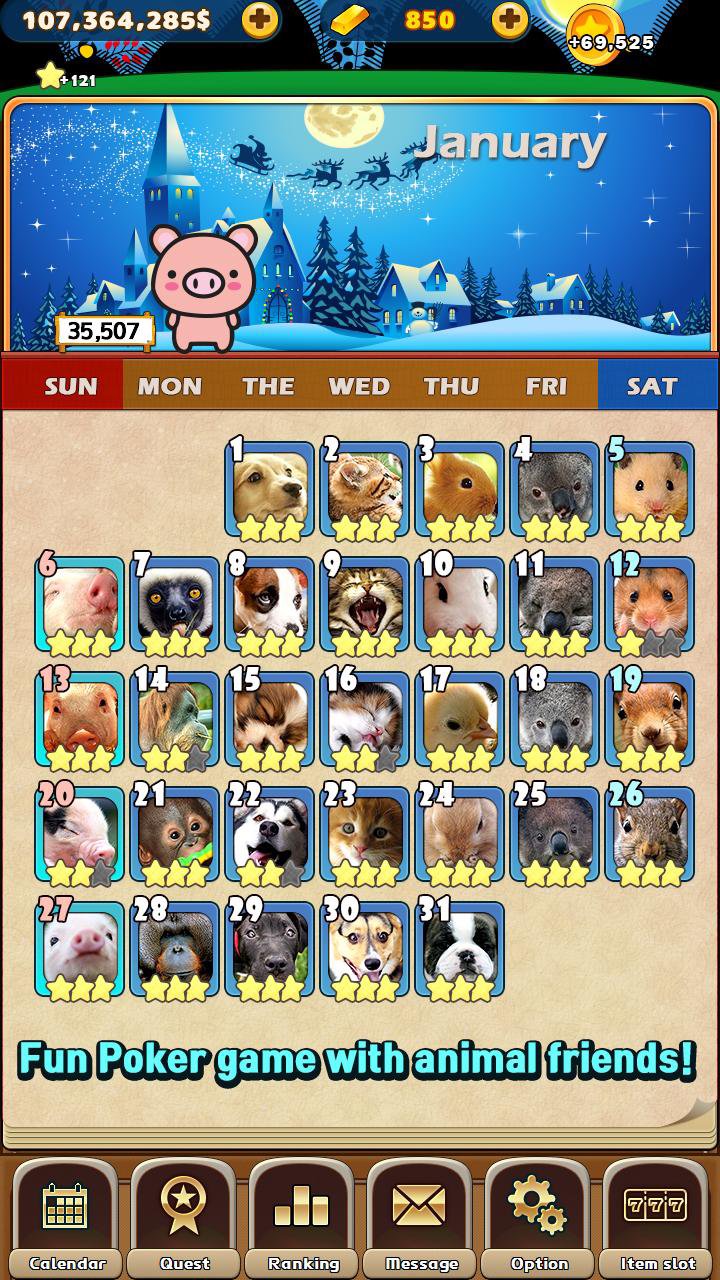Choose day 26 squirrel stage
Screen dimensions: 720x1280
[650, 835]
